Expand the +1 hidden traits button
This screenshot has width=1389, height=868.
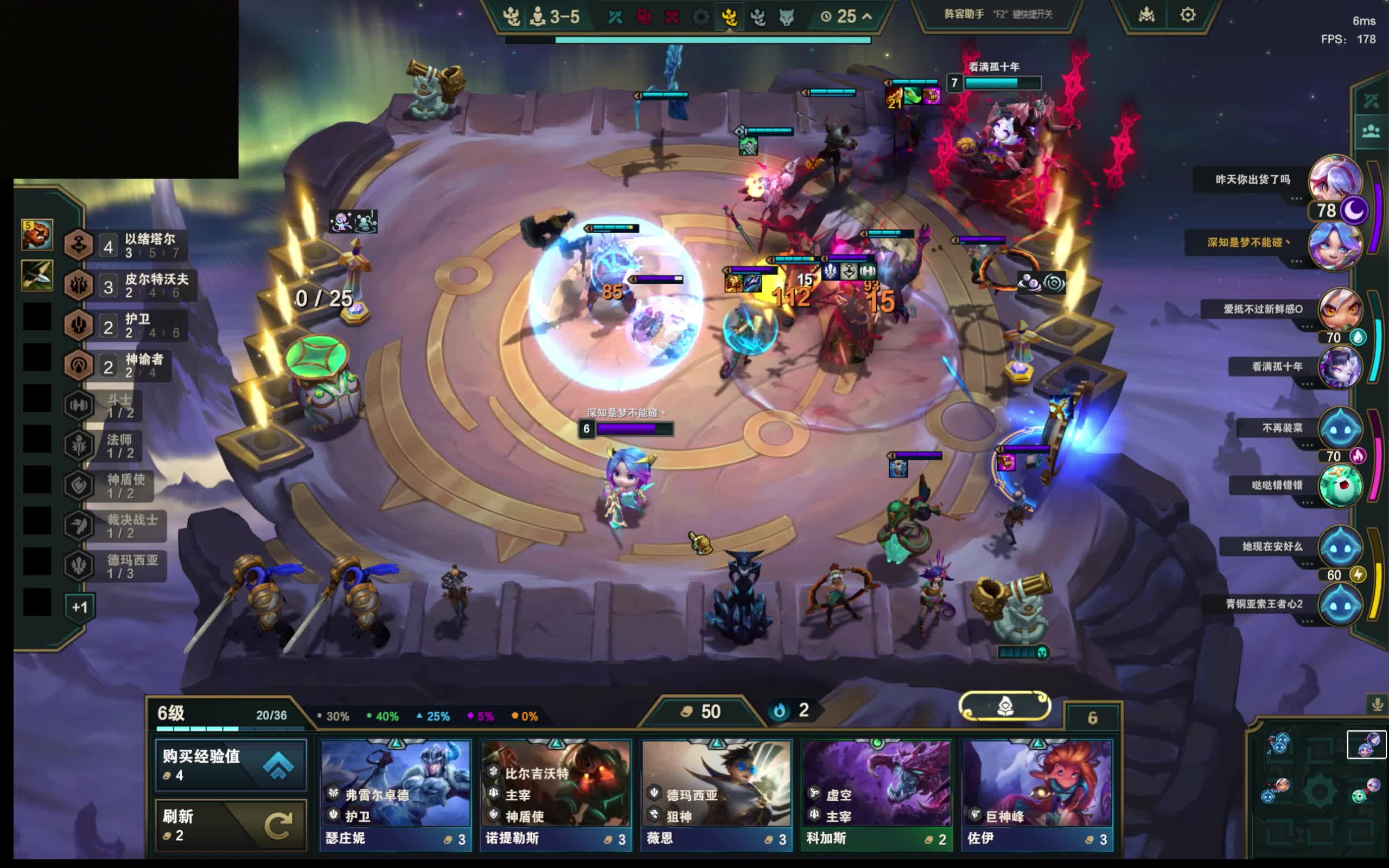[x=80, y=607]
